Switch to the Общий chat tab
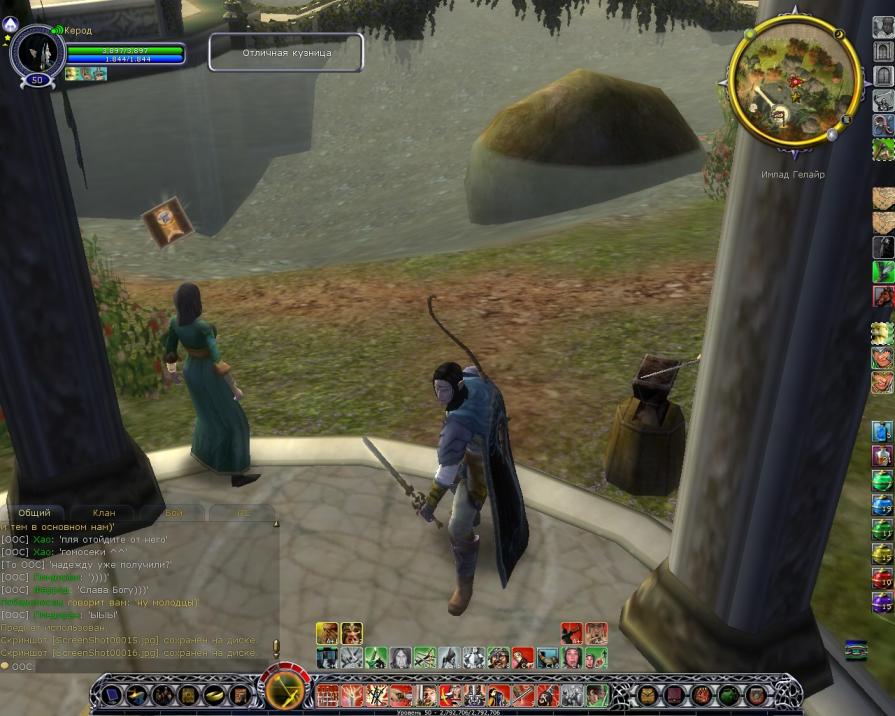 pyautogui.click(x=35, y=513)
